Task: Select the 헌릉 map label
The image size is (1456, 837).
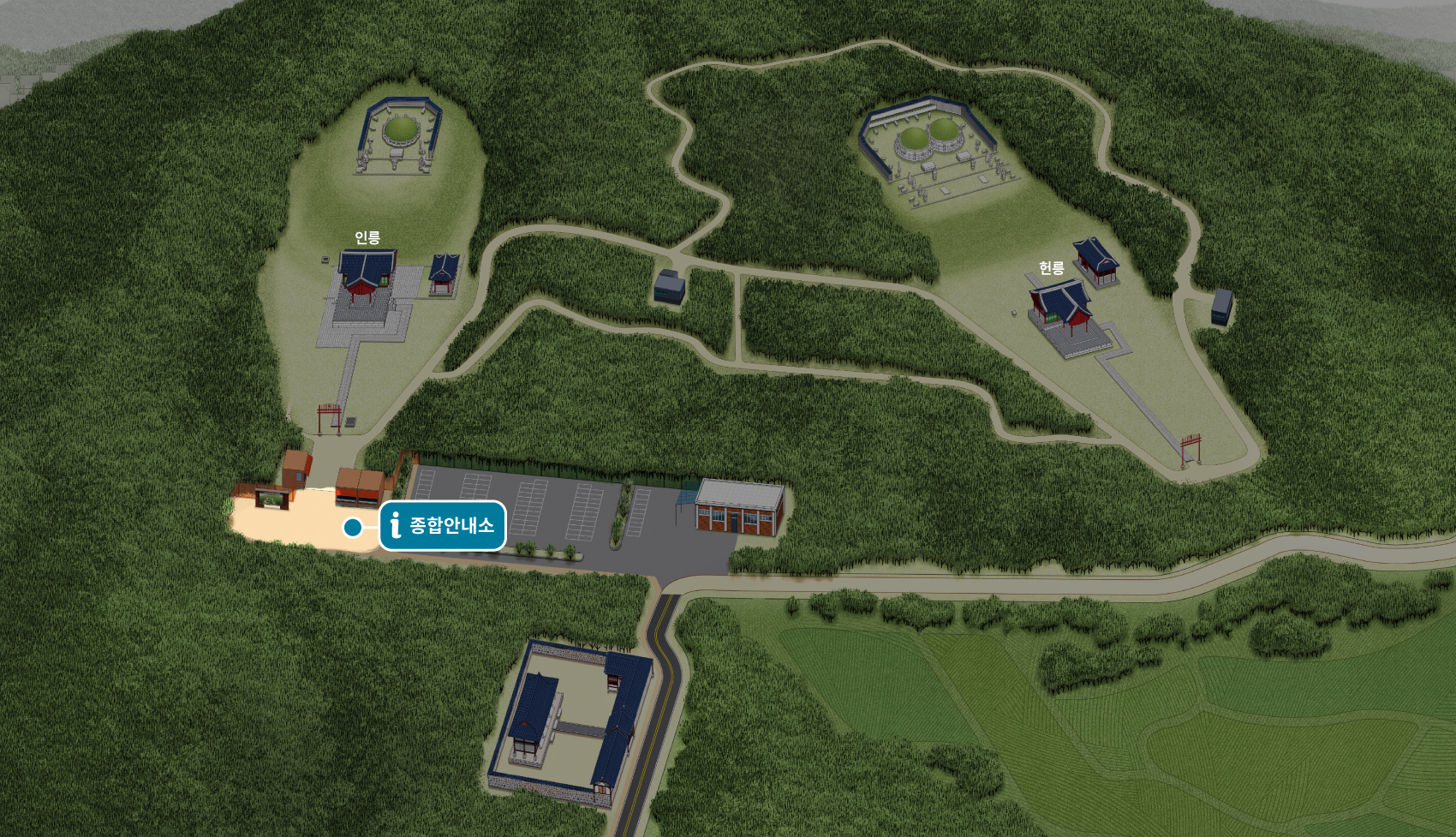Action: pyautogui.click(x=1051, y=268)
